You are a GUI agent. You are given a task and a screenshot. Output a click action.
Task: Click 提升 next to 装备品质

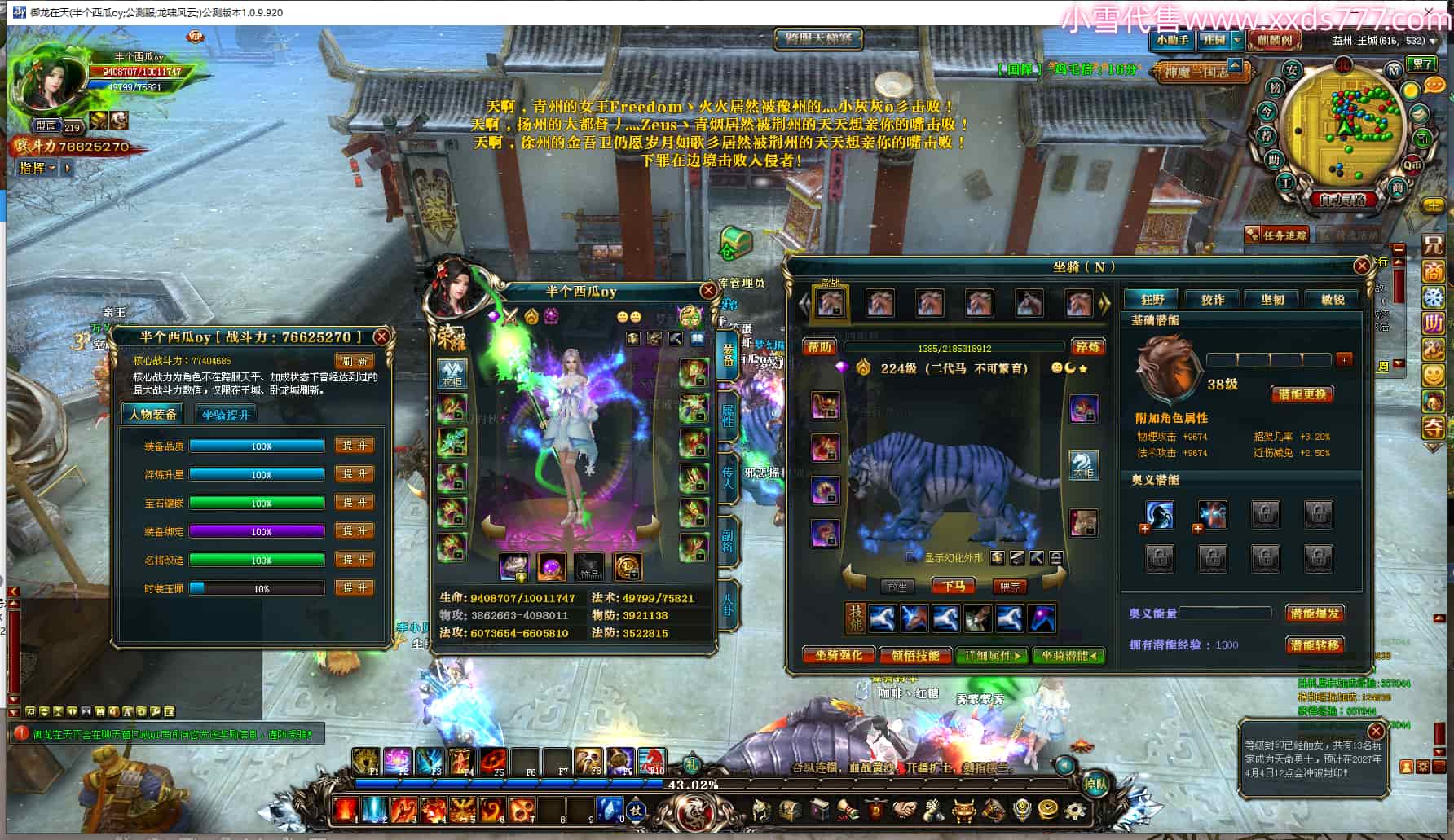(355, 446)
